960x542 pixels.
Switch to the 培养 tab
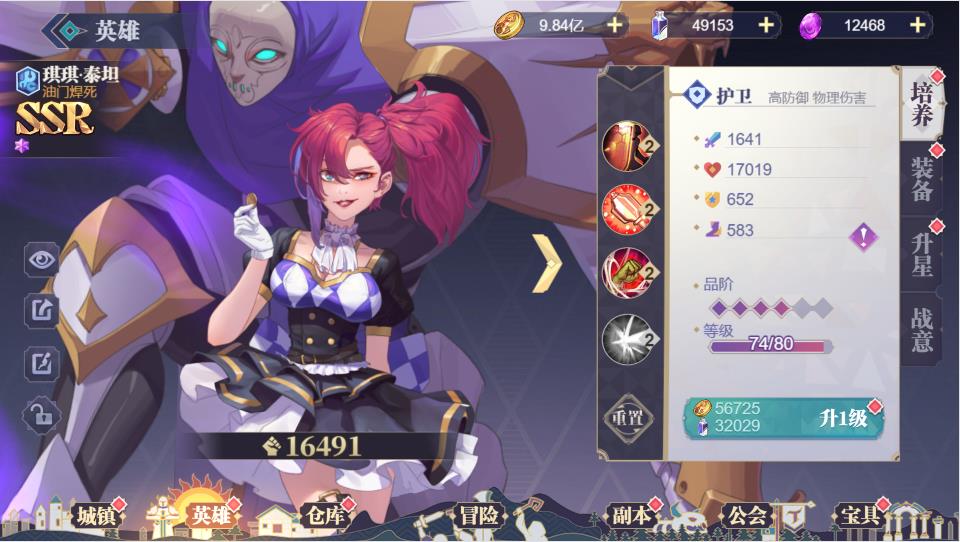pos(921,106)
